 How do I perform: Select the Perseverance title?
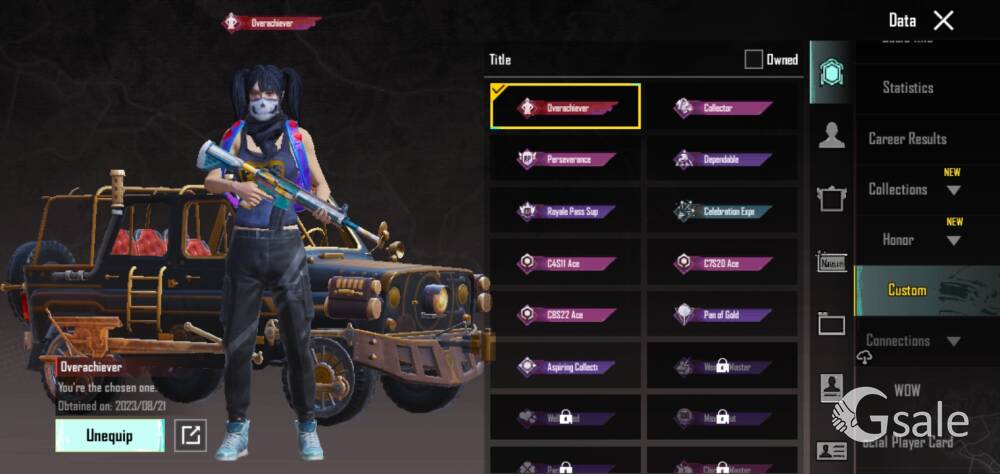[x=565, y=159]
